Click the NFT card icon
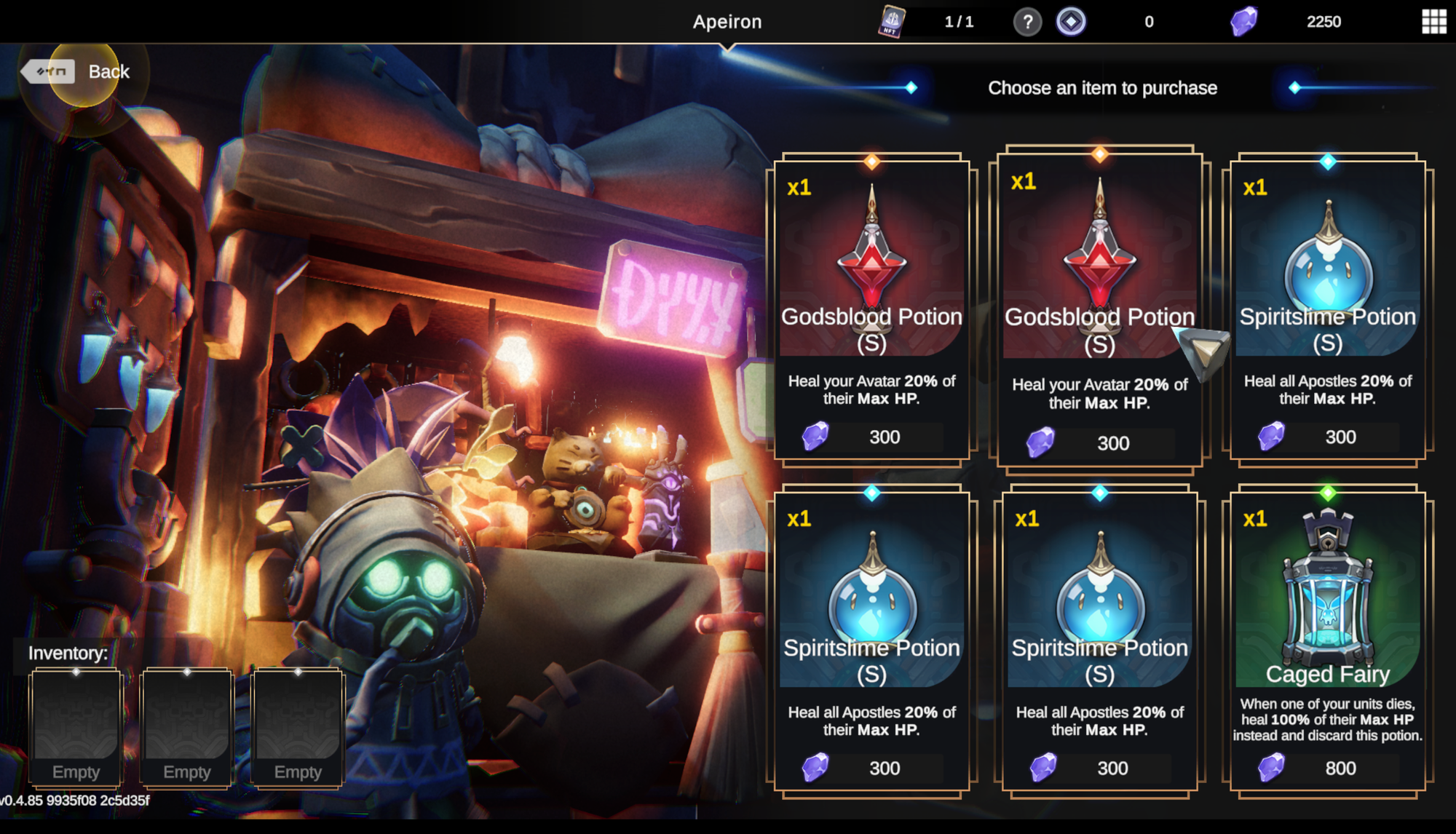The height and width of the screenshot is (834, 1456). [891, 21]
